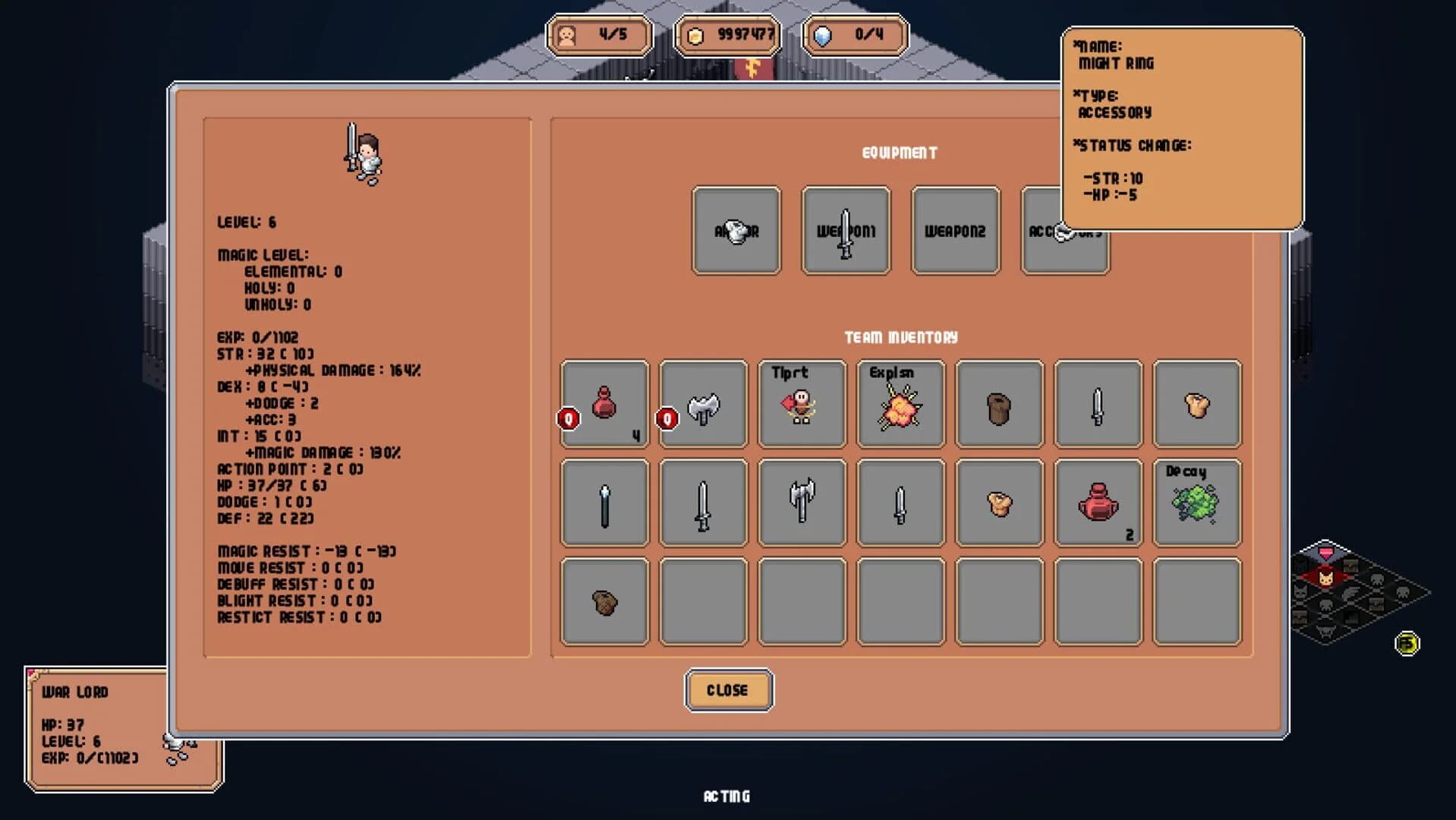
Task: Click the spear in the second inventory row
Action: [x=604, y=503]
